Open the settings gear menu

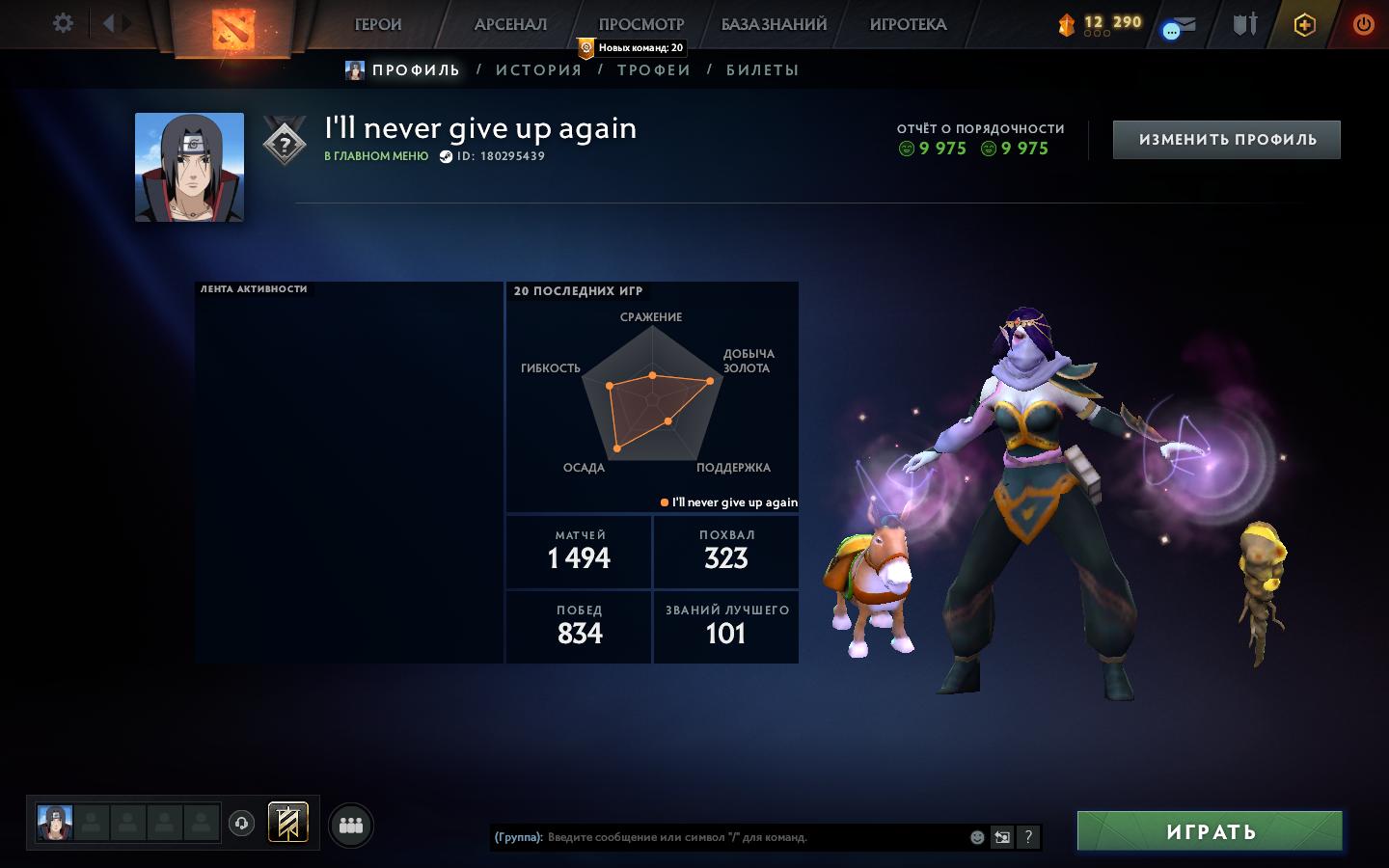pyautogui.click(x=63, y=23)
